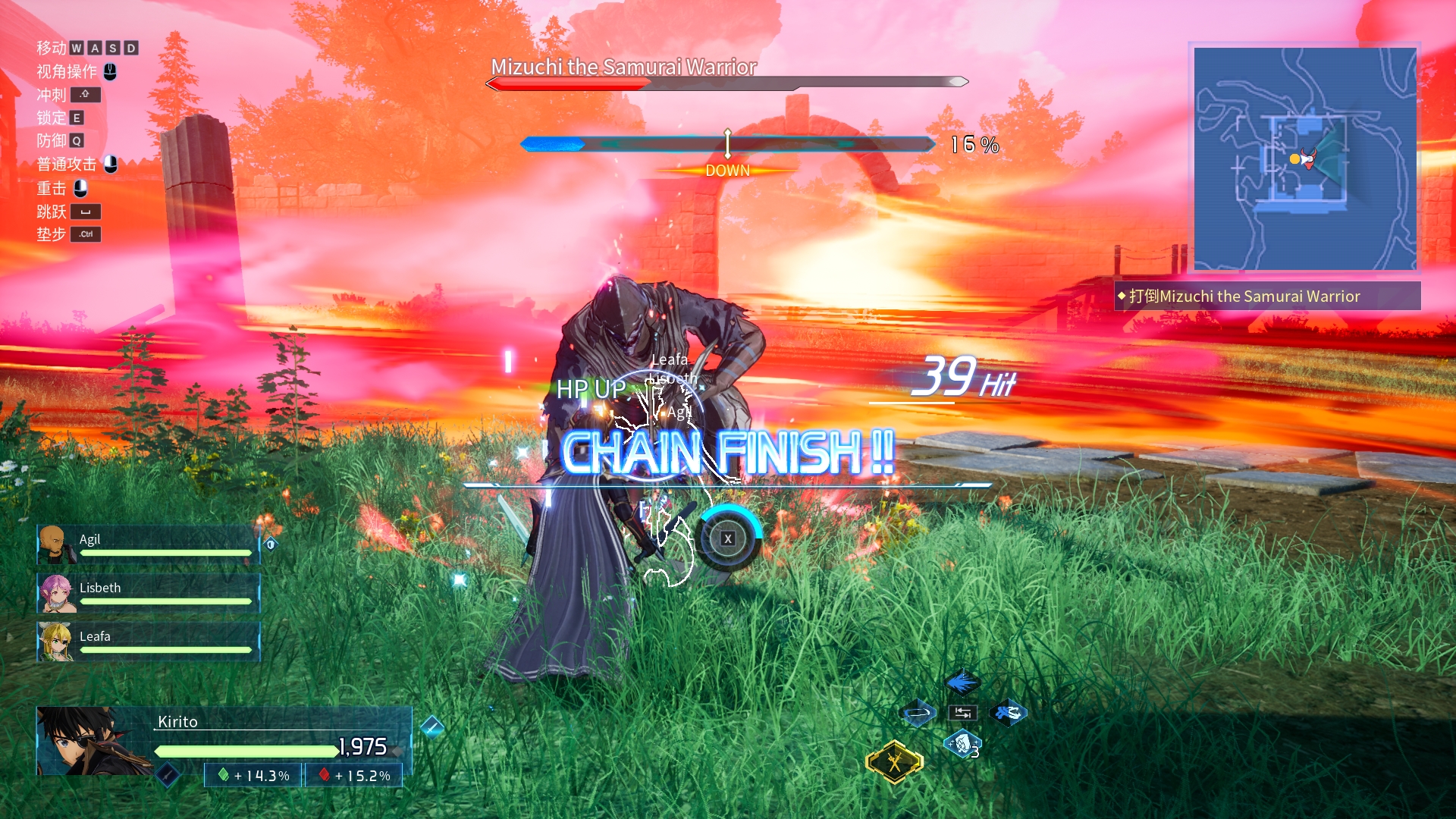Toggle the skill palette swap arrows icon
The height and width of the screenshot is (819, 1456).
[962, 713]
